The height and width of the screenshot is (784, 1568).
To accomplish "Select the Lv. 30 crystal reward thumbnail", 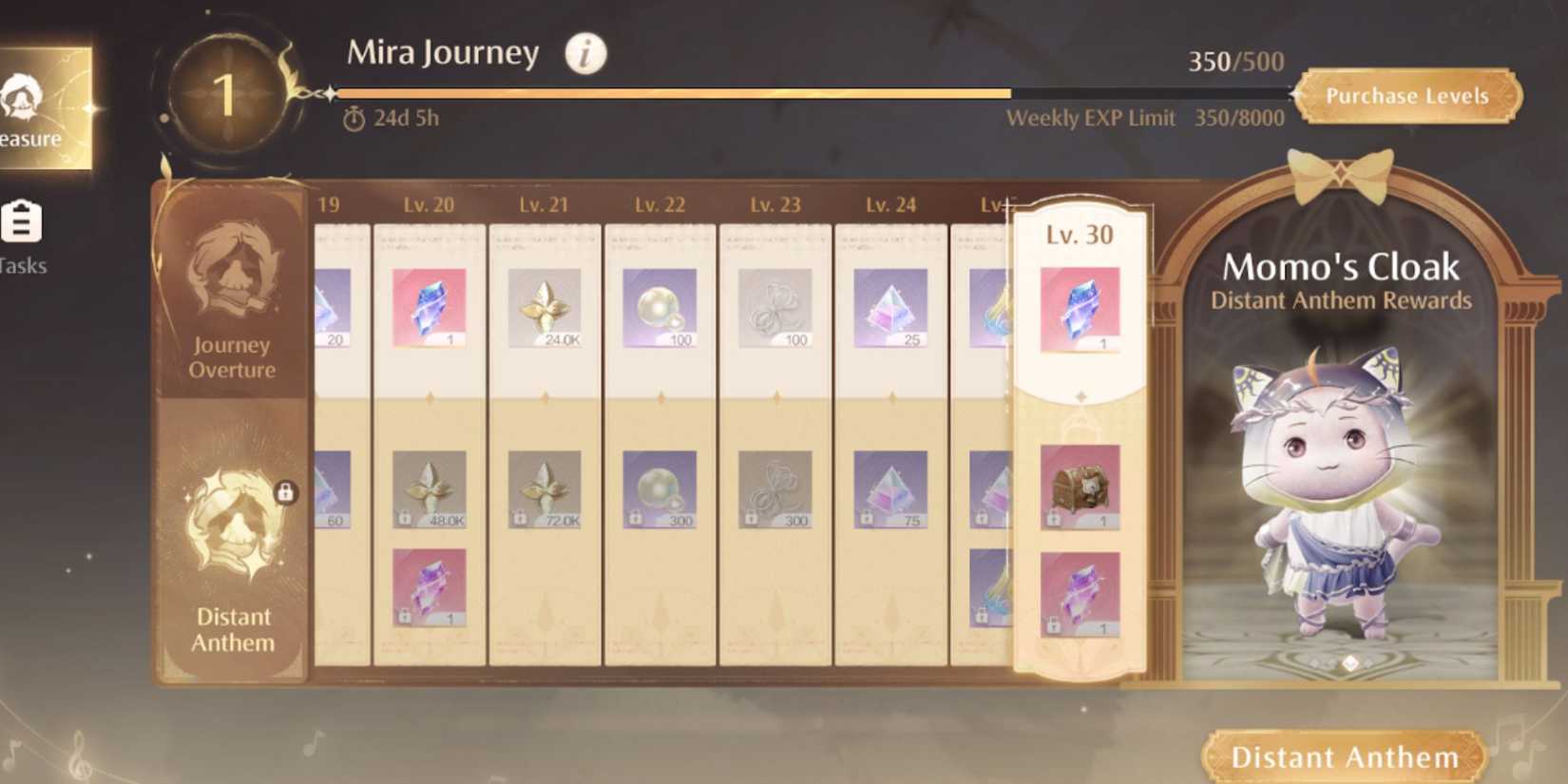I will click(x=1079, y=306).
